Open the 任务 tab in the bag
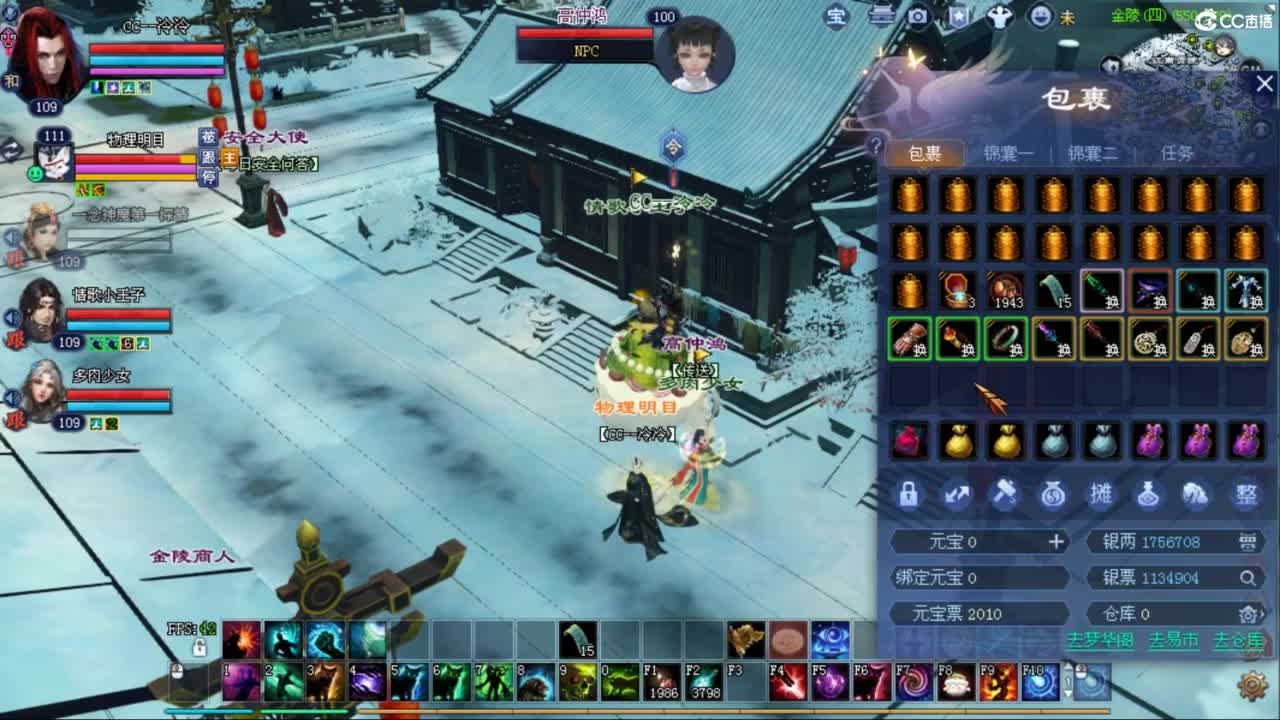 click(x=1177, y=153)
